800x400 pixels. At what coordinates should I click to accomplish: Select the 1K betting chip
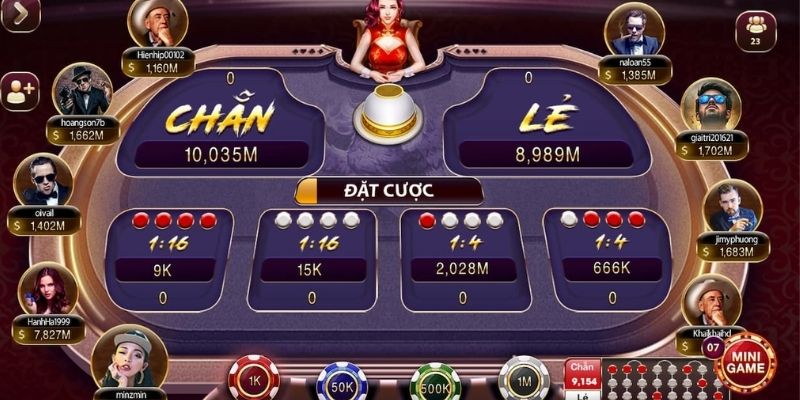tap(253, 379)
